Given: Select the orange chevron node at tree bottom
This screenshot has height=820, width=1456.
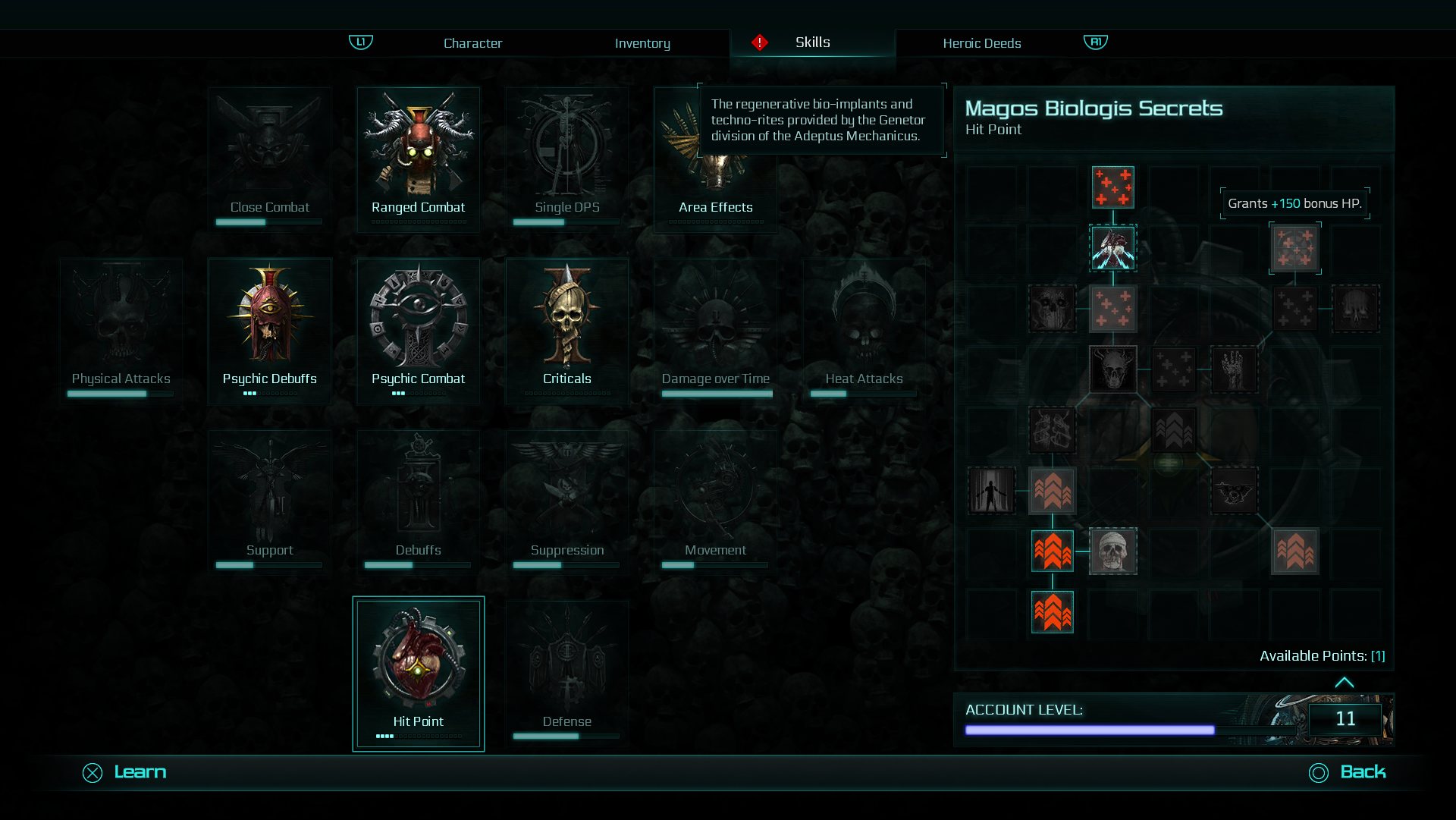Looking at the screenshot, I should (1053, 611).
